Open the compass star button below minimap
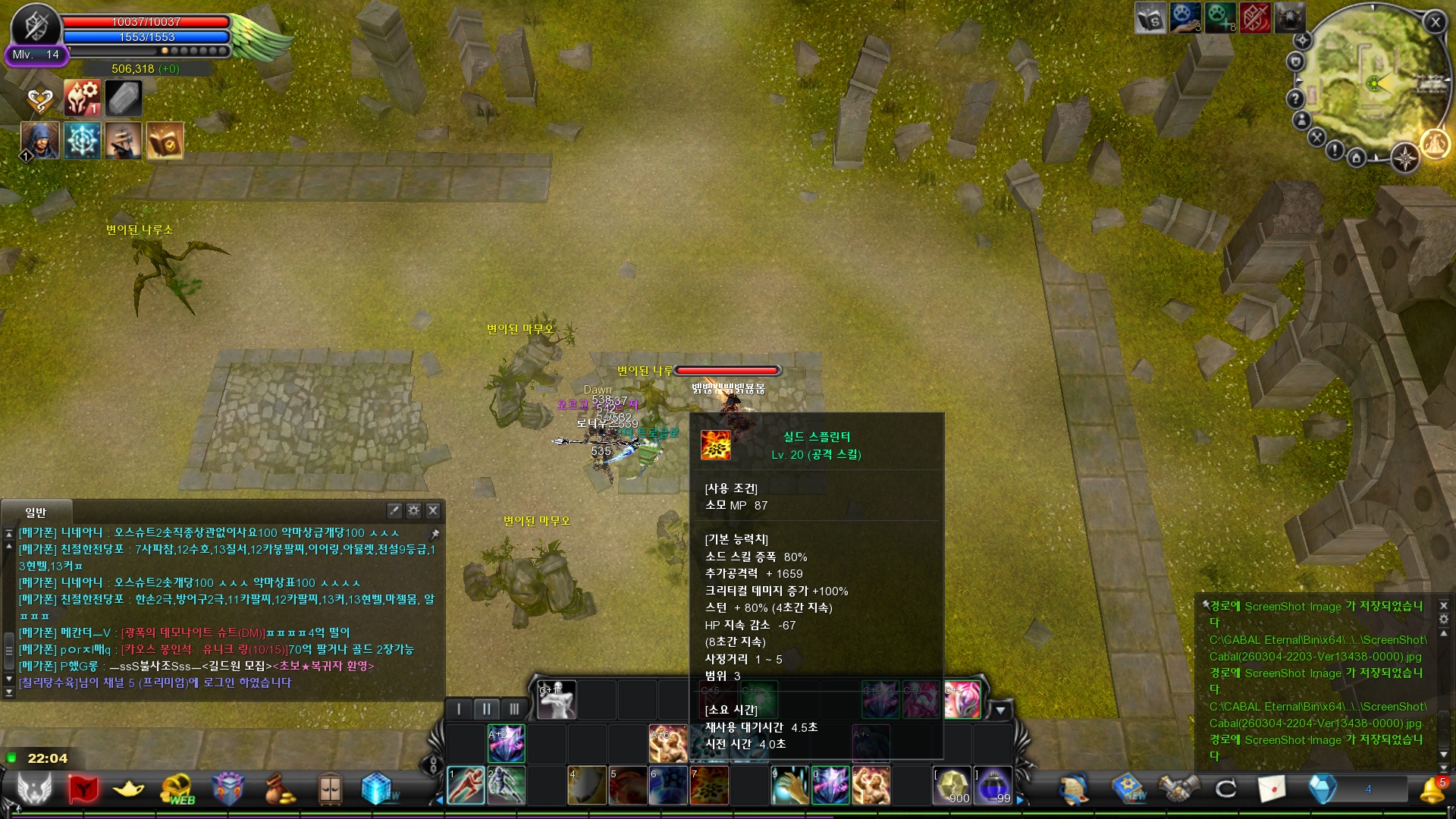Viewport: 1456px width, 819px height. 1404,158
